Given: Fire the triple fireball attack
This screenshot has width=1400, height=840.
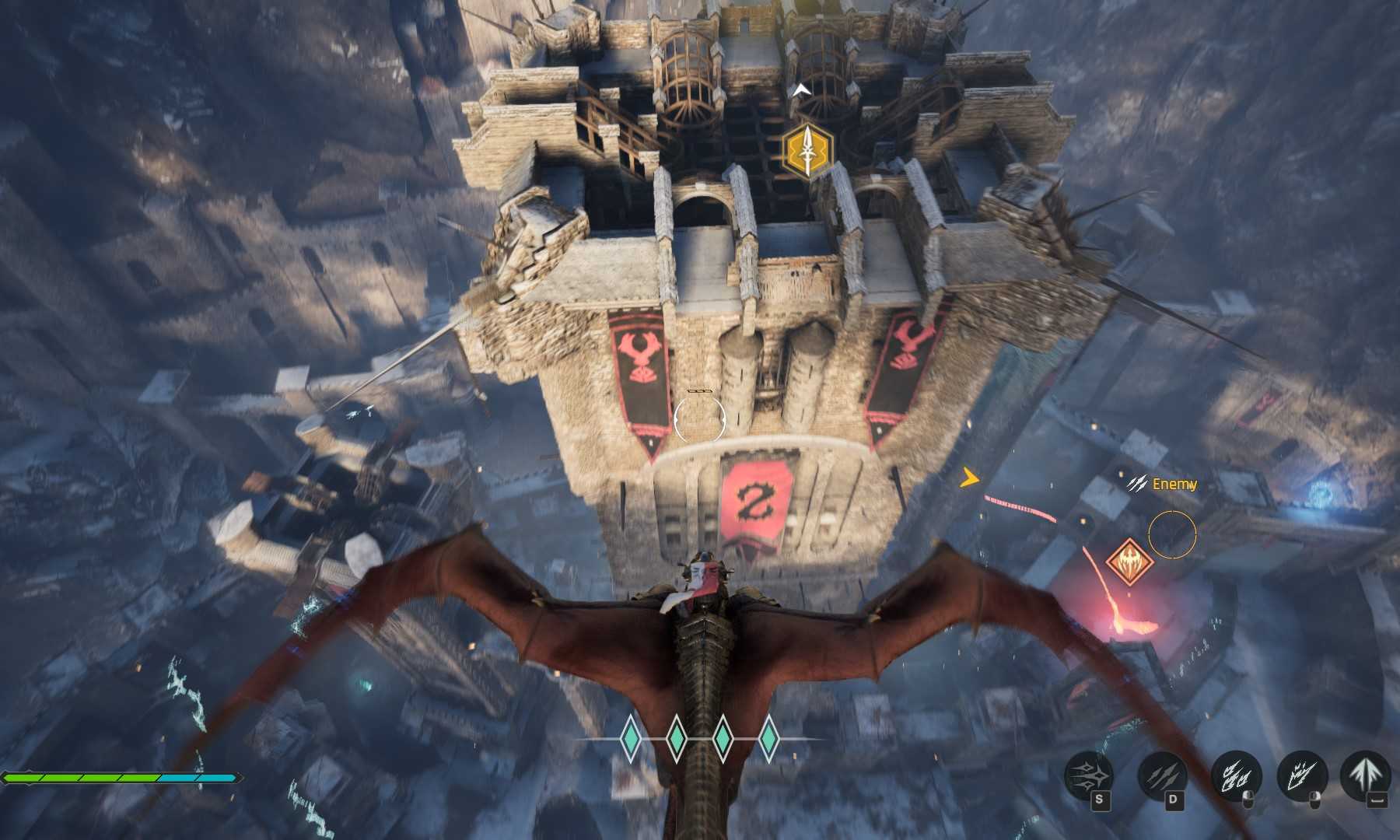Looking at the screenshot, I should pyautogui.click(x=1236, y=775).
